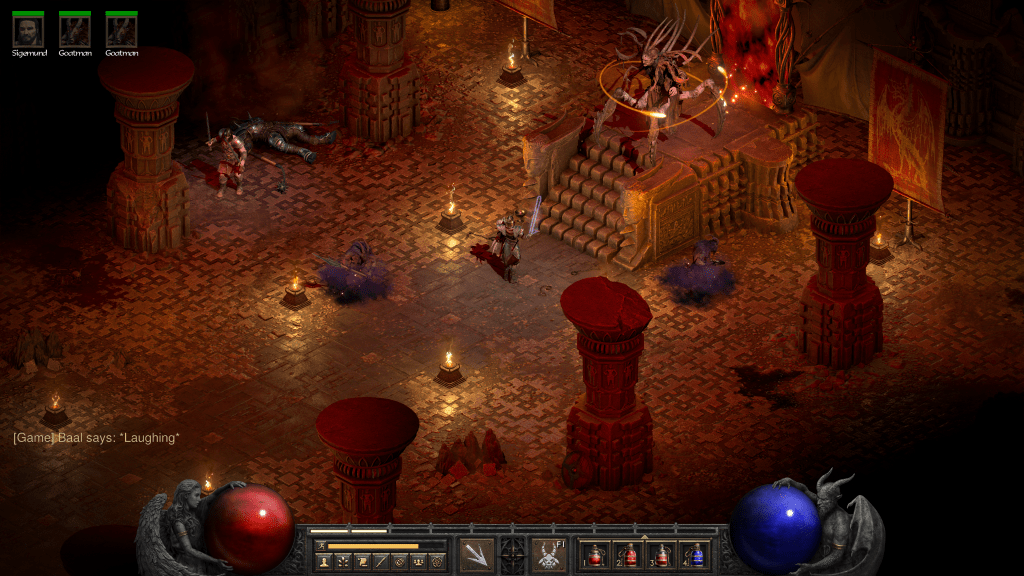1024x576 pixels.
Task: Open the horned skull skill bound to F1
Action: point(549,555)
